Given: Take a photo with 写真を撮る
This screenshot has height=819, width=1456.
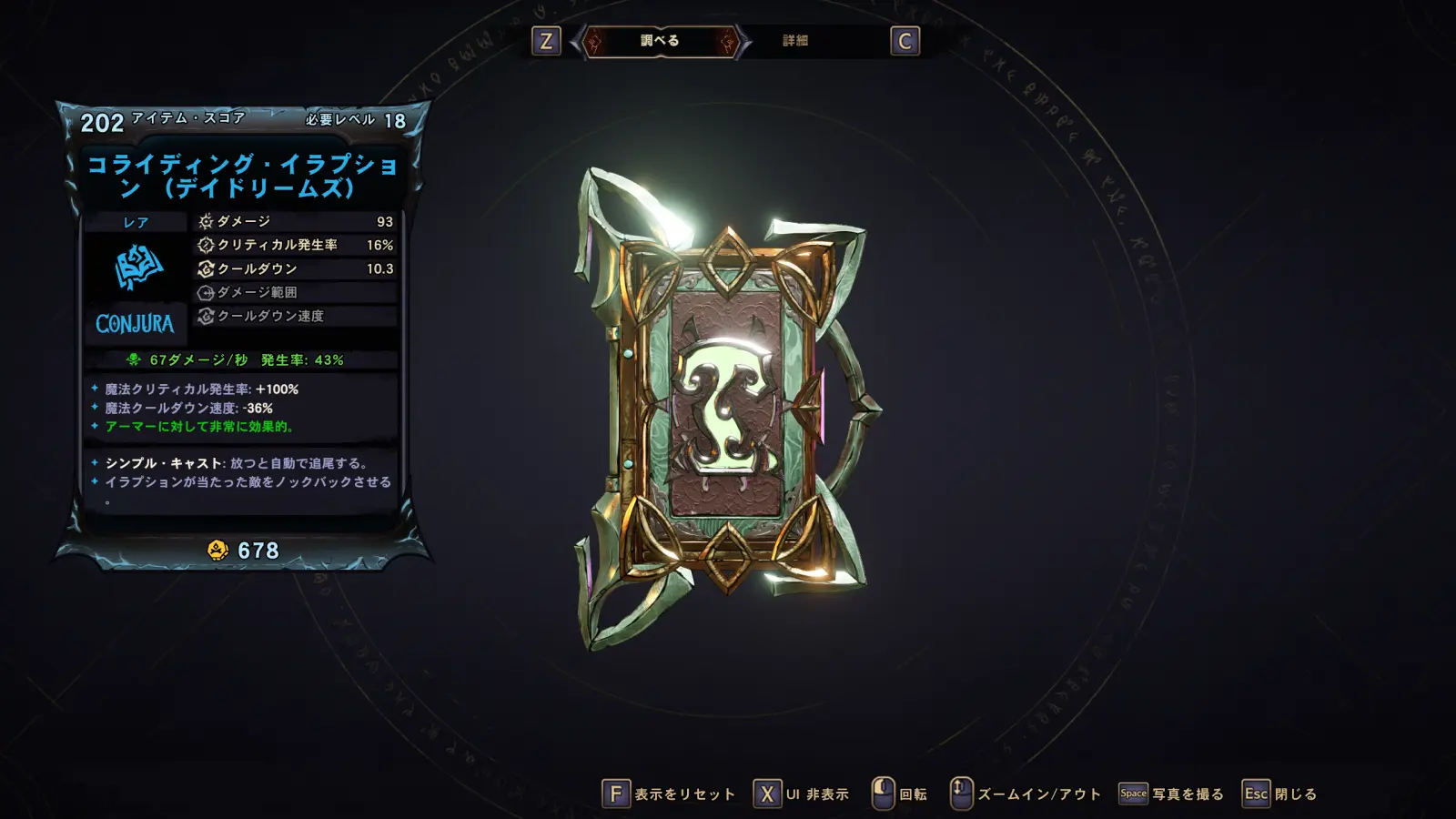Looking at the screenshot, I should (1172, 794).
